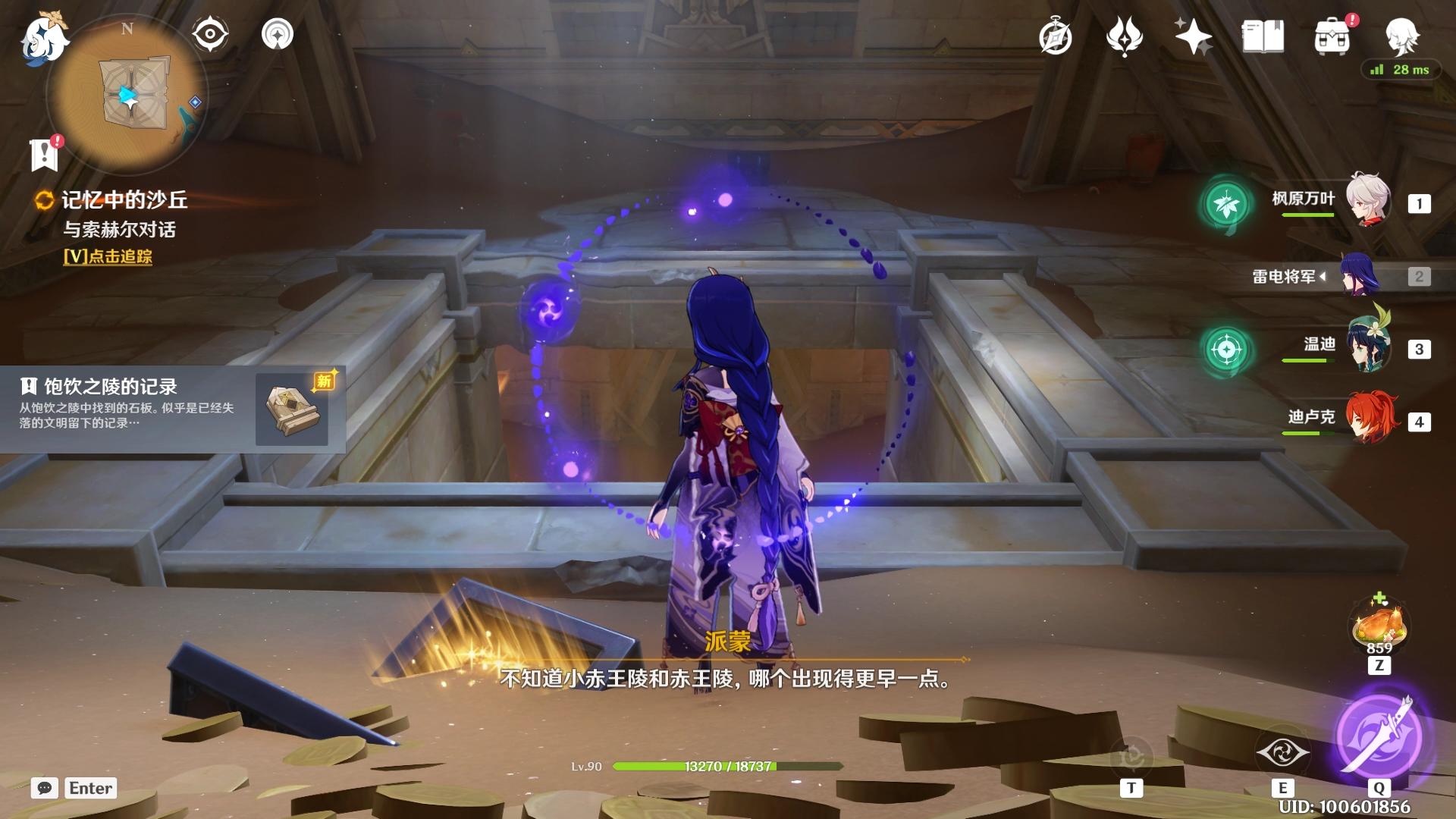Open the Paimon menu icon

[x=44, y=38]
